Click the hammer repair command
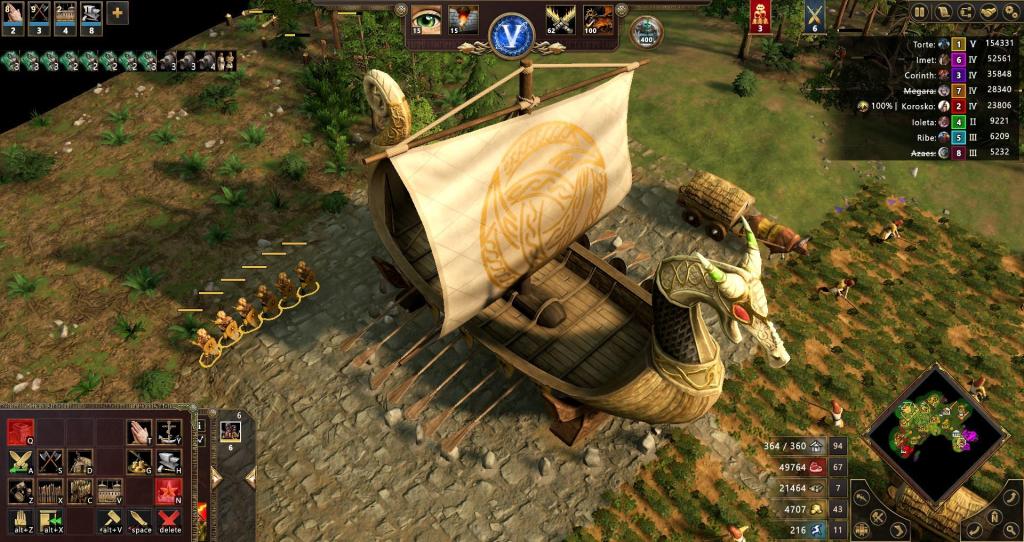The image size is (1024, 542). pos(111,520)
